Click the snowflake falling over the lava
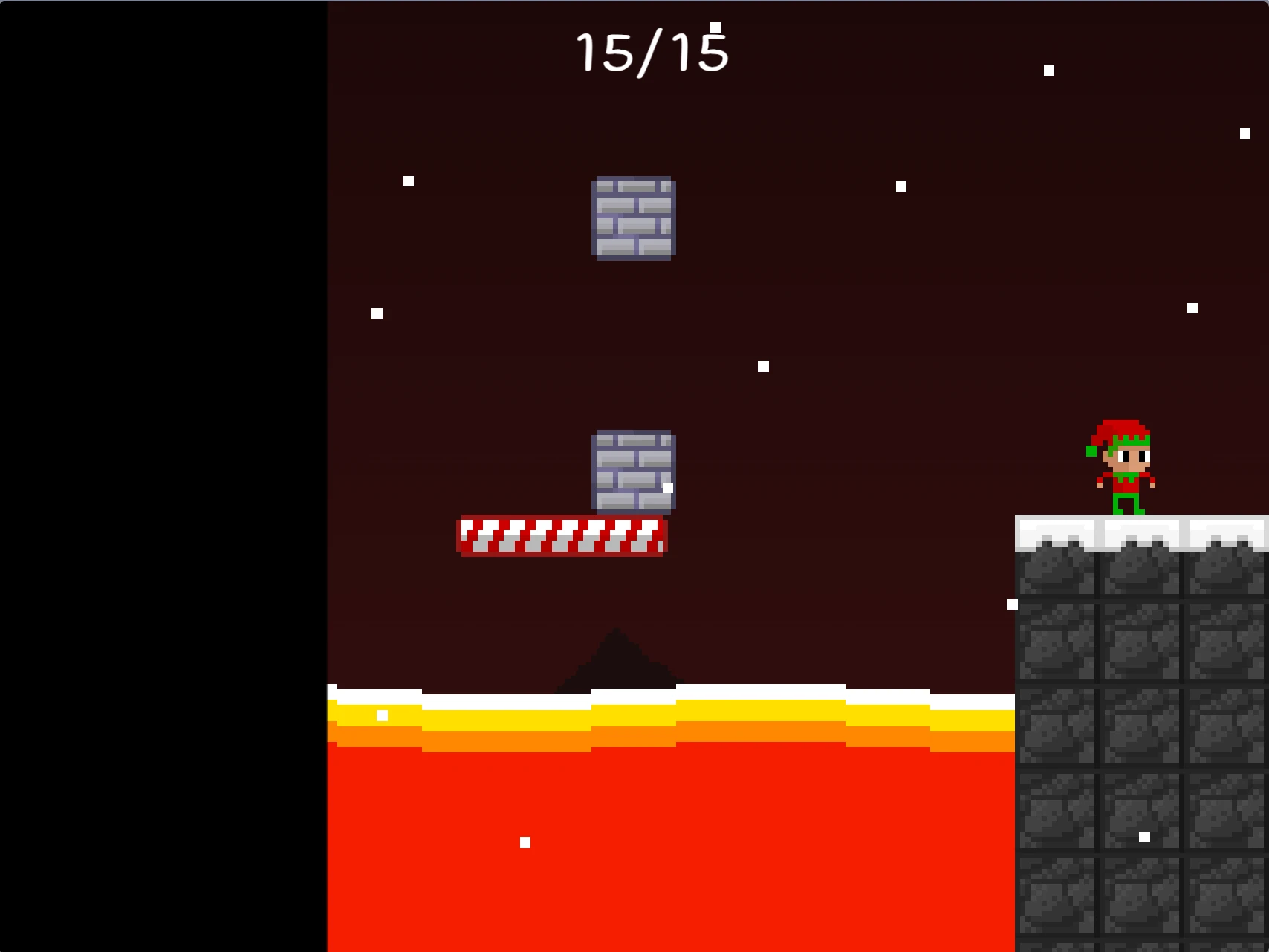This screenshot has height=952, width=1269. 525,843
